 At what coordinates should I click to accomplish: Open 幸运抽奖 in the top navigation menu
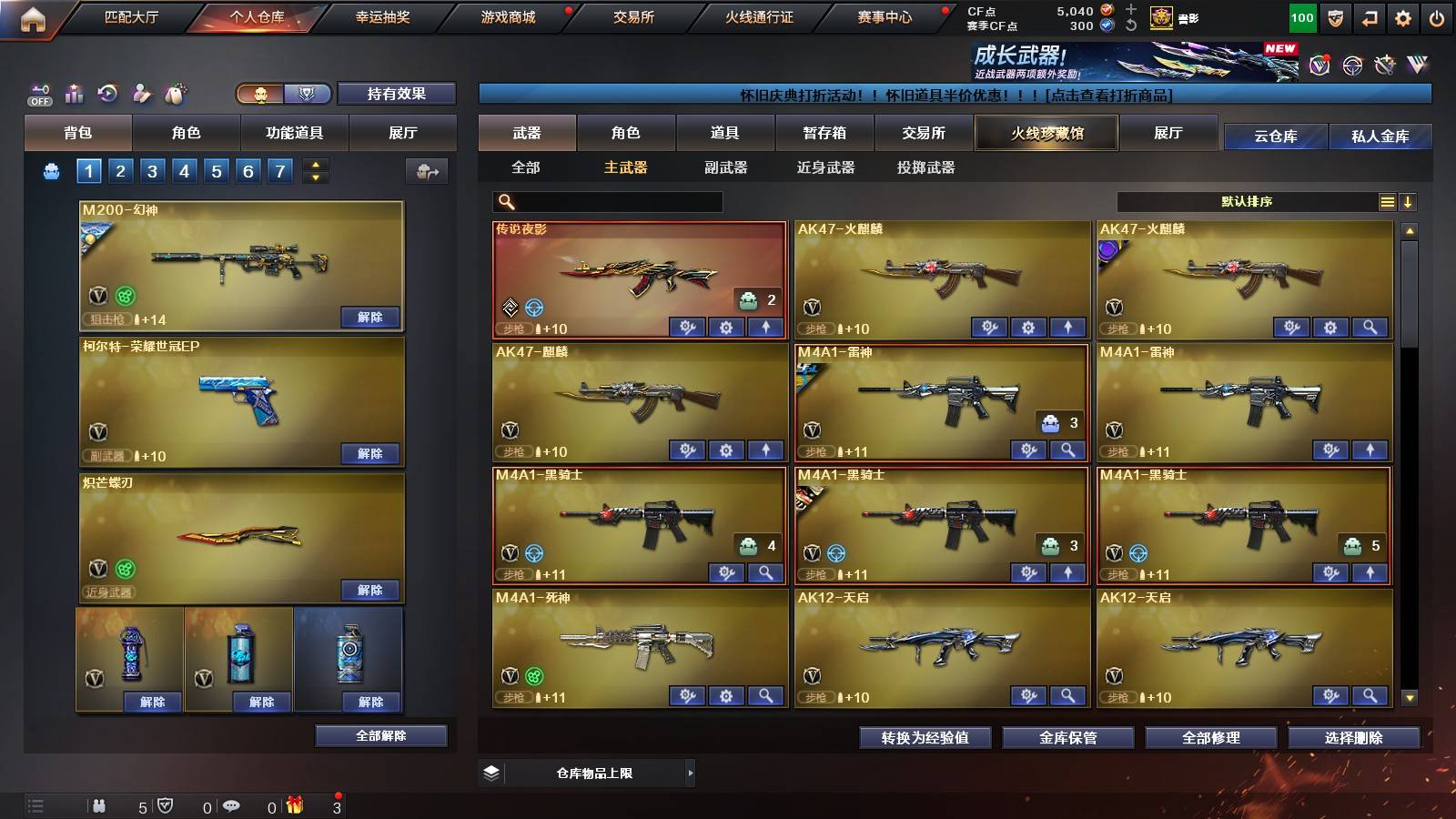coord(384,17)
